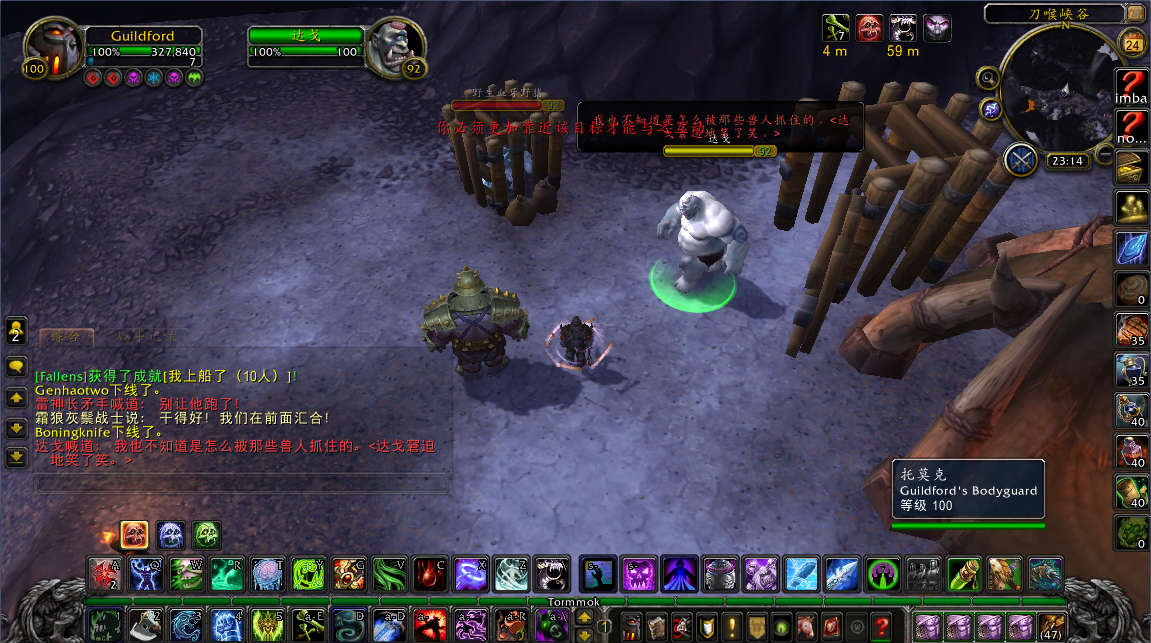Open the calendar showing day 24

click(x=1133, y=43)
